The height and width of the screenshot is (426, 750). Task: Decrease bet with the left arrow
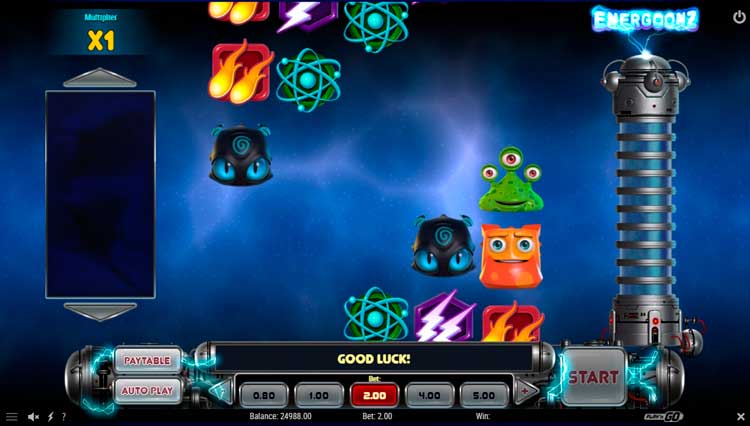[x=220, y=393]
